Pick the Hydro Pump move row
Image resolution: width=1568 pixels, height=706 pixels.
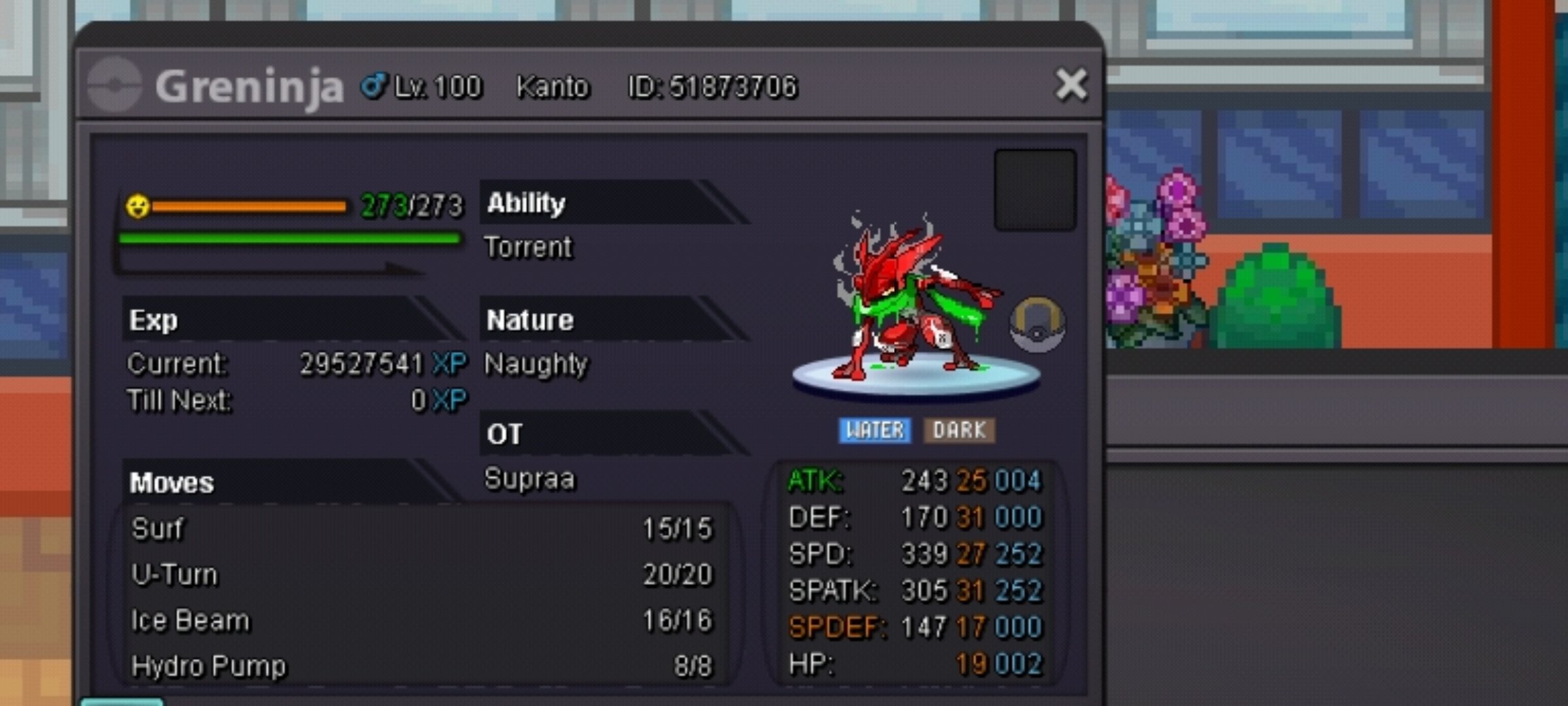click(x=421, y=666)
